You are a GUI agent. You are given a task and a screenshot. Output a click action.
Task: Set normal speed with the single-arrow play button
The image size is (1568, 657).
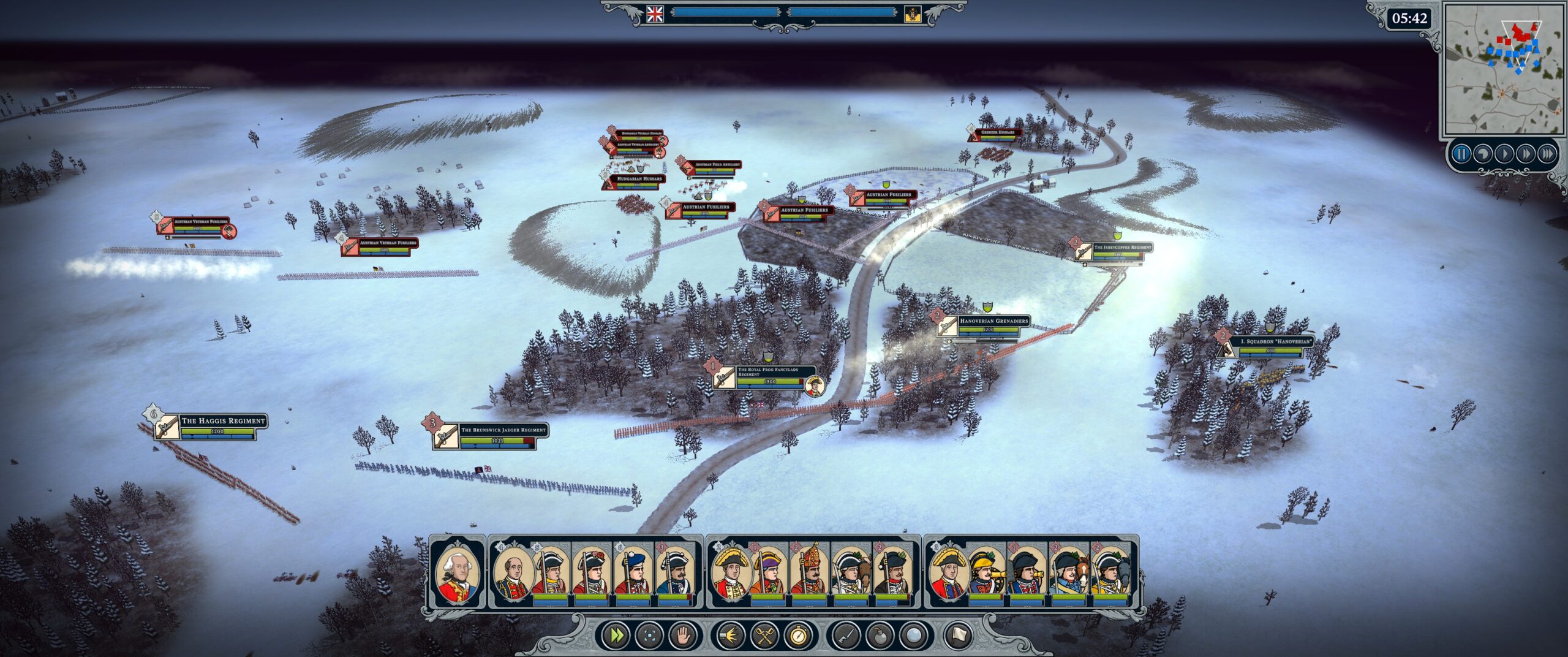(x=1504, y=153)
